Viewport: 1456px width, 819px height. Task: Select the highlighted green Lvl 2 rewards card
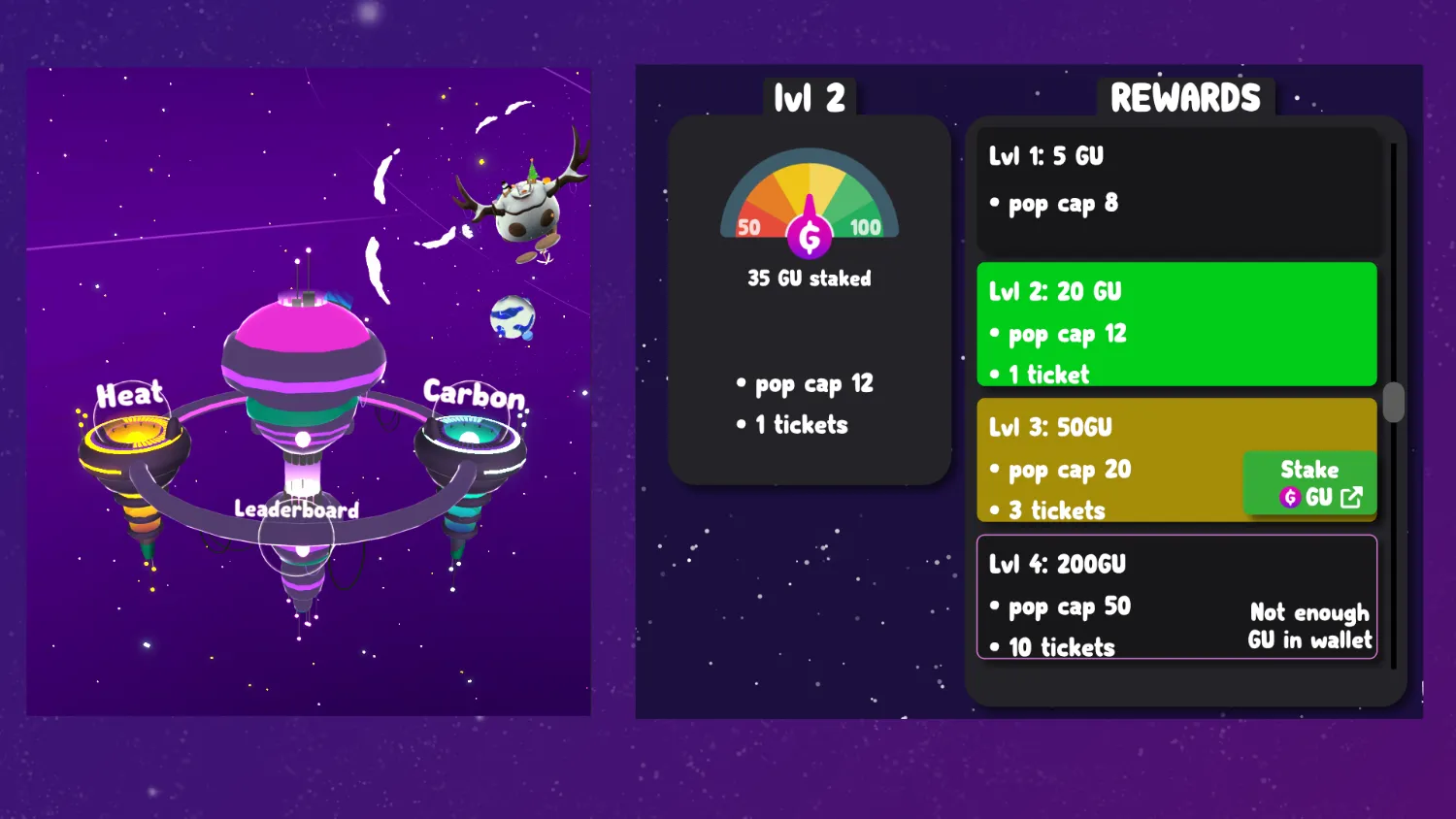click(x=1177, y=325)
